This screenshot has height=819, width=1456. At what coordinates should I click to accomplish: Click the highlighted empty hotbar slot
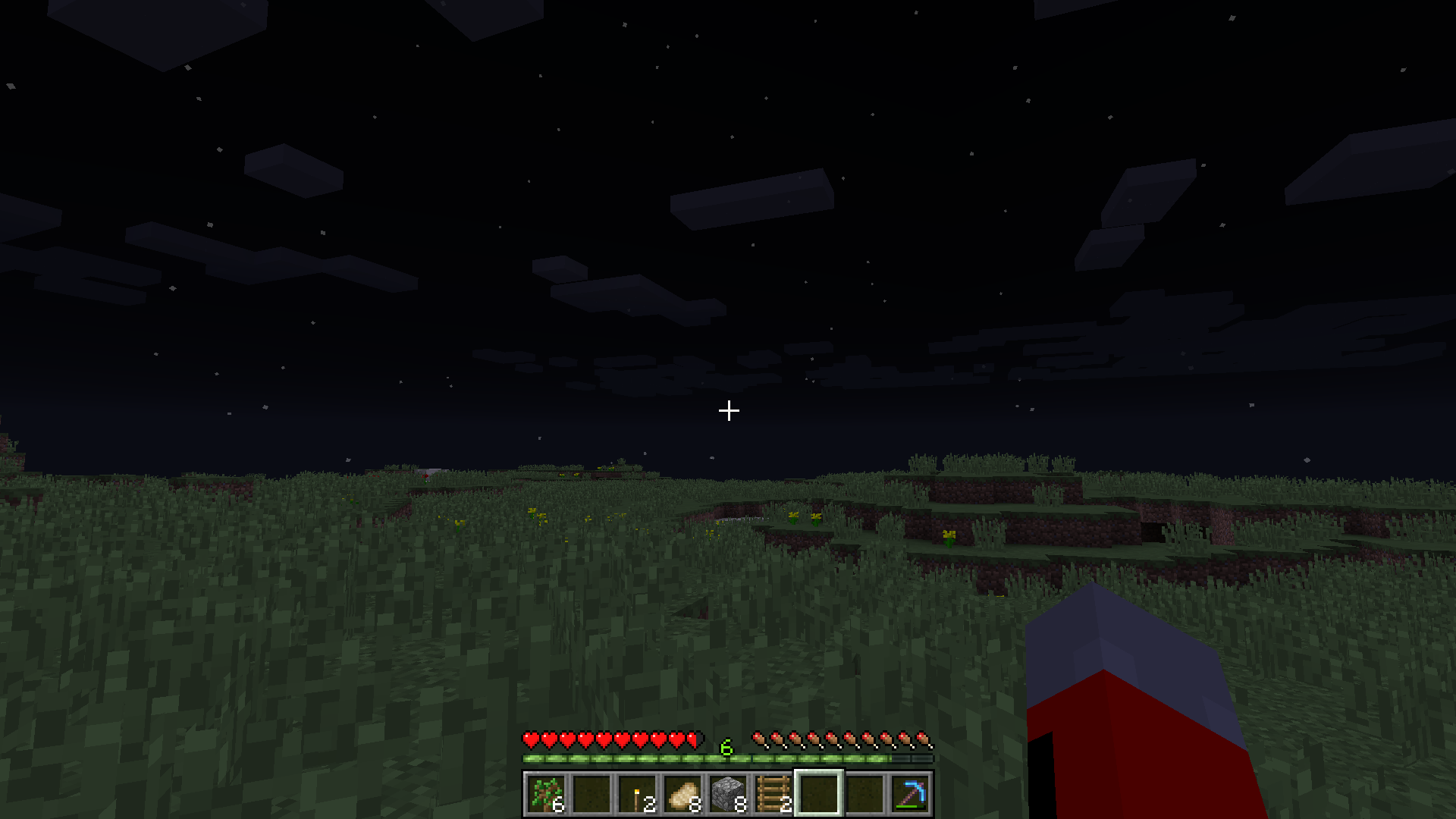coord(819,794)
